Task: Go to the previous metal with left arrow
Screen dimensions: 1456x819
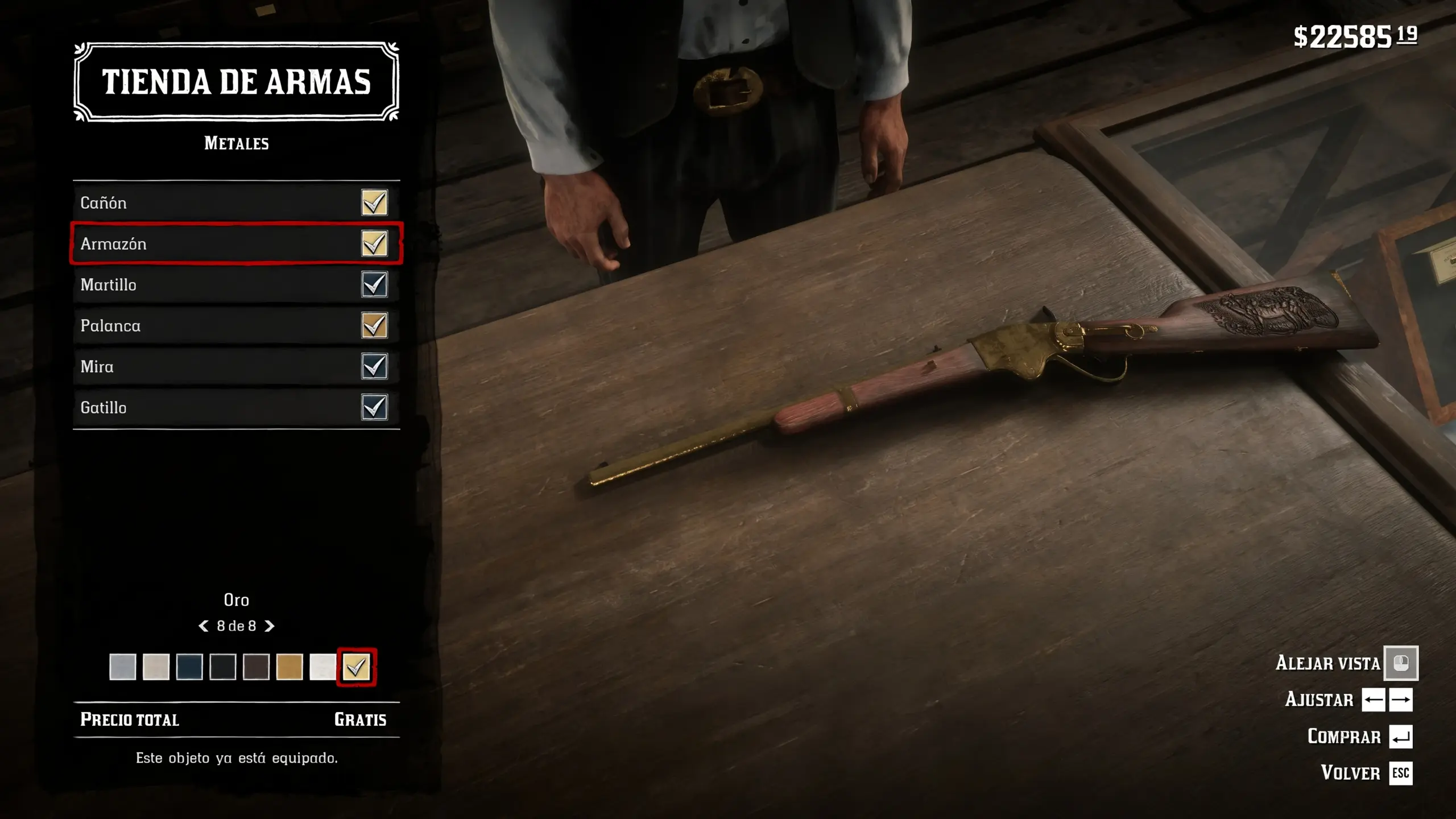Action: pos(203,626)
